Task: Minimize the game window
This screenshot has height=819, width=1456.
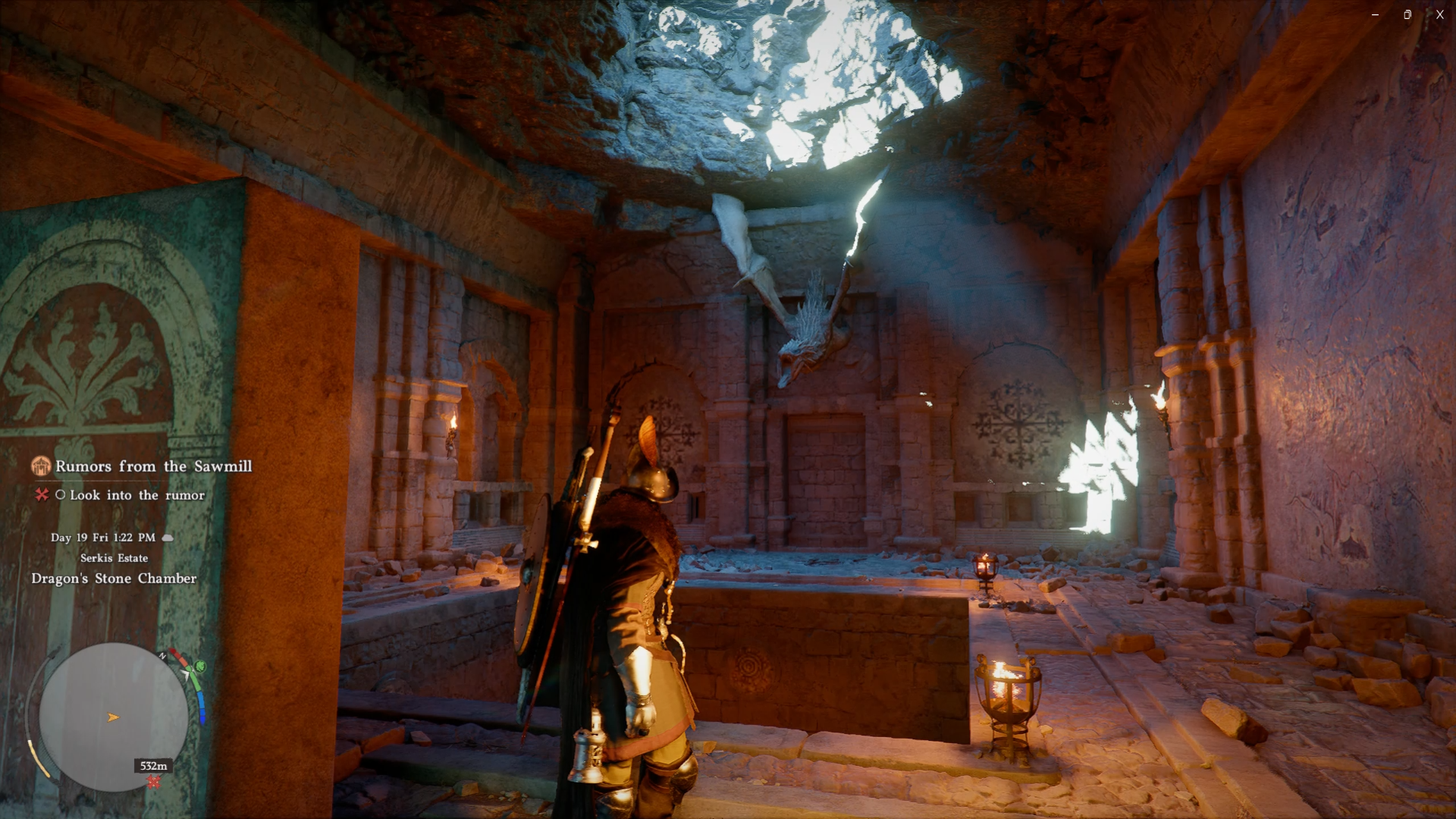Action: [x=1375, y=14]
